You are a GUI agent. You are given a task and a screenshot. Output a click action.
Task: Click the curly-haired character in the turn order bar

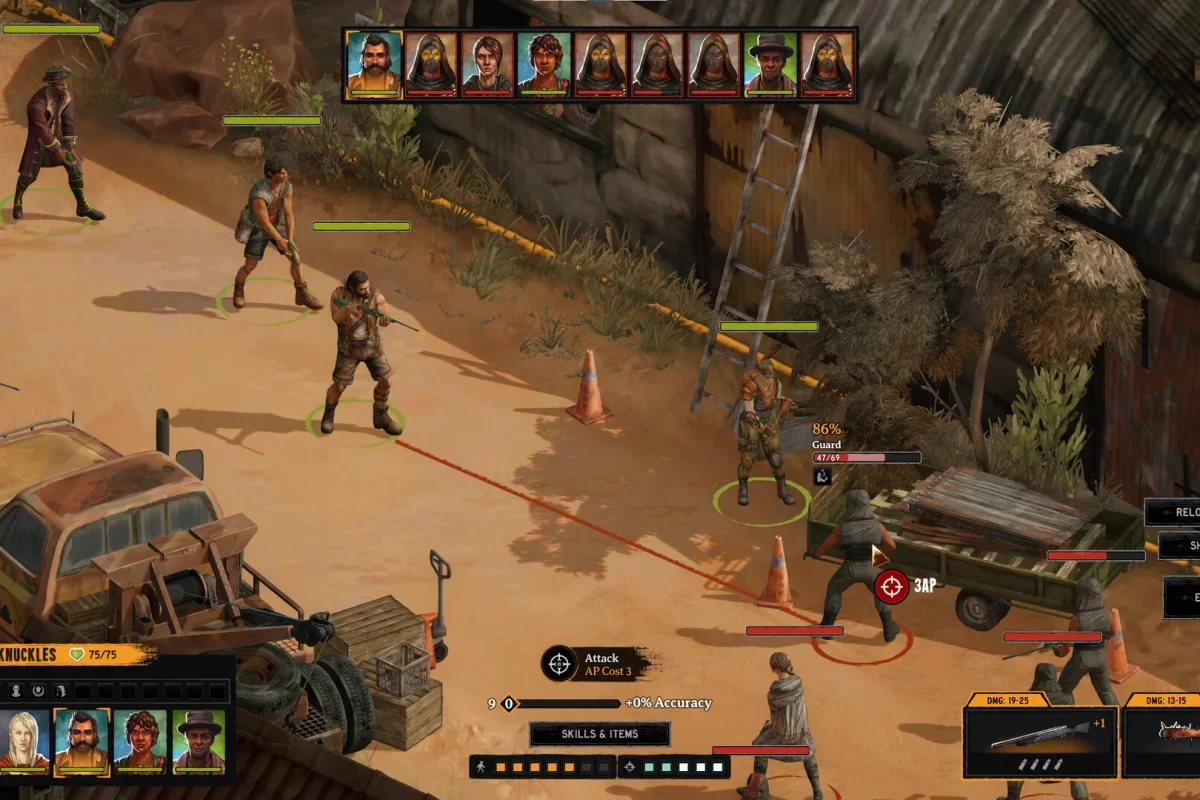(544, 64)
